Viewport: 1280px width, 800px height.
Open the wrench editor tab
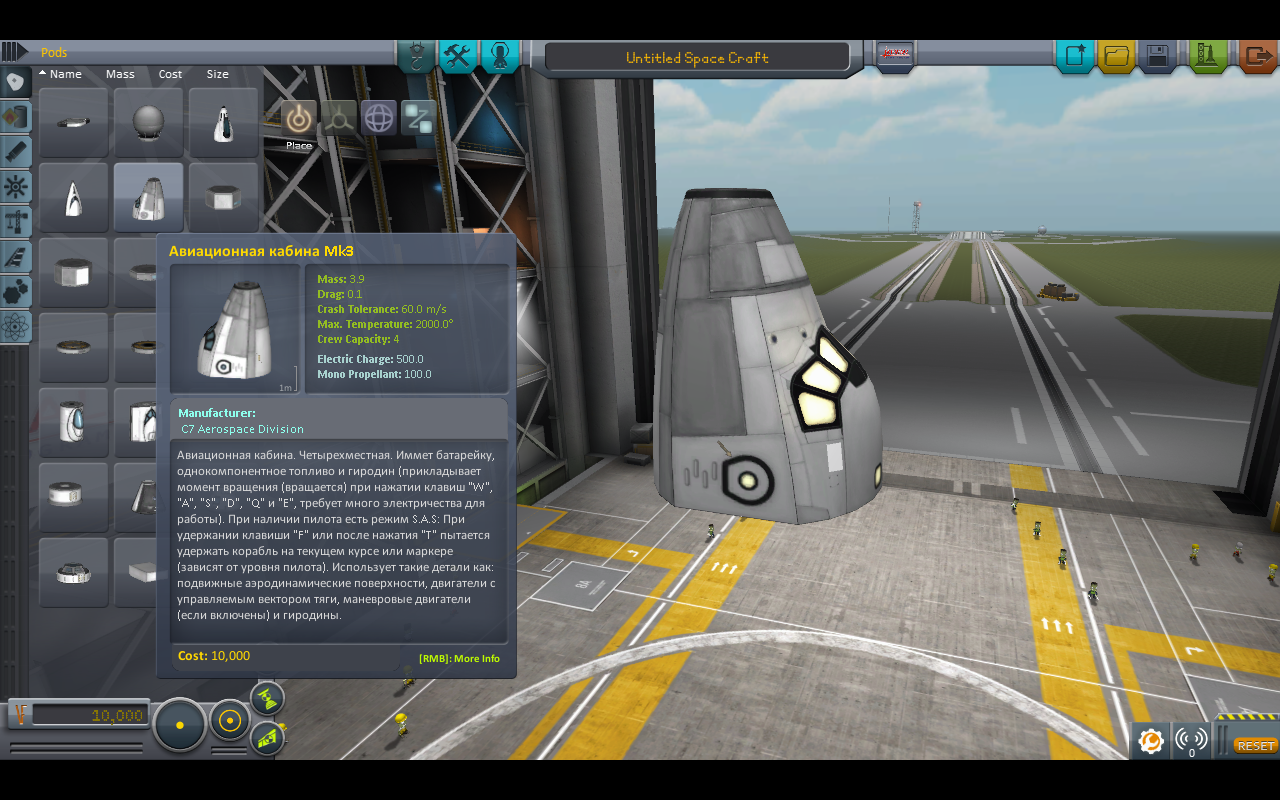pyautogui.click(x=457, y=56)
